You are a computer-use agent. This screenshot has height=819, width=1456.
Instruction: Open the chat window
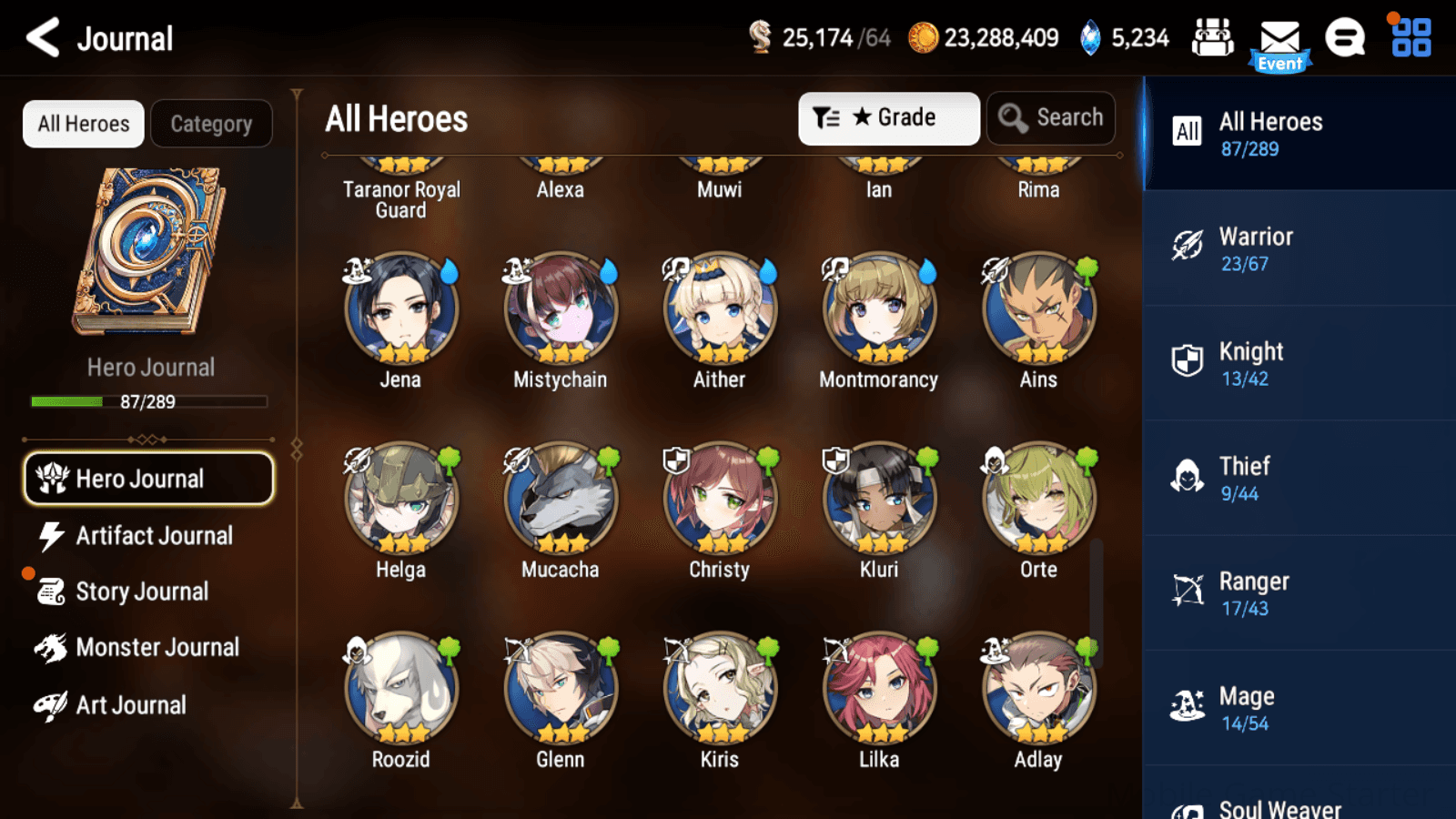(1344, 38)
